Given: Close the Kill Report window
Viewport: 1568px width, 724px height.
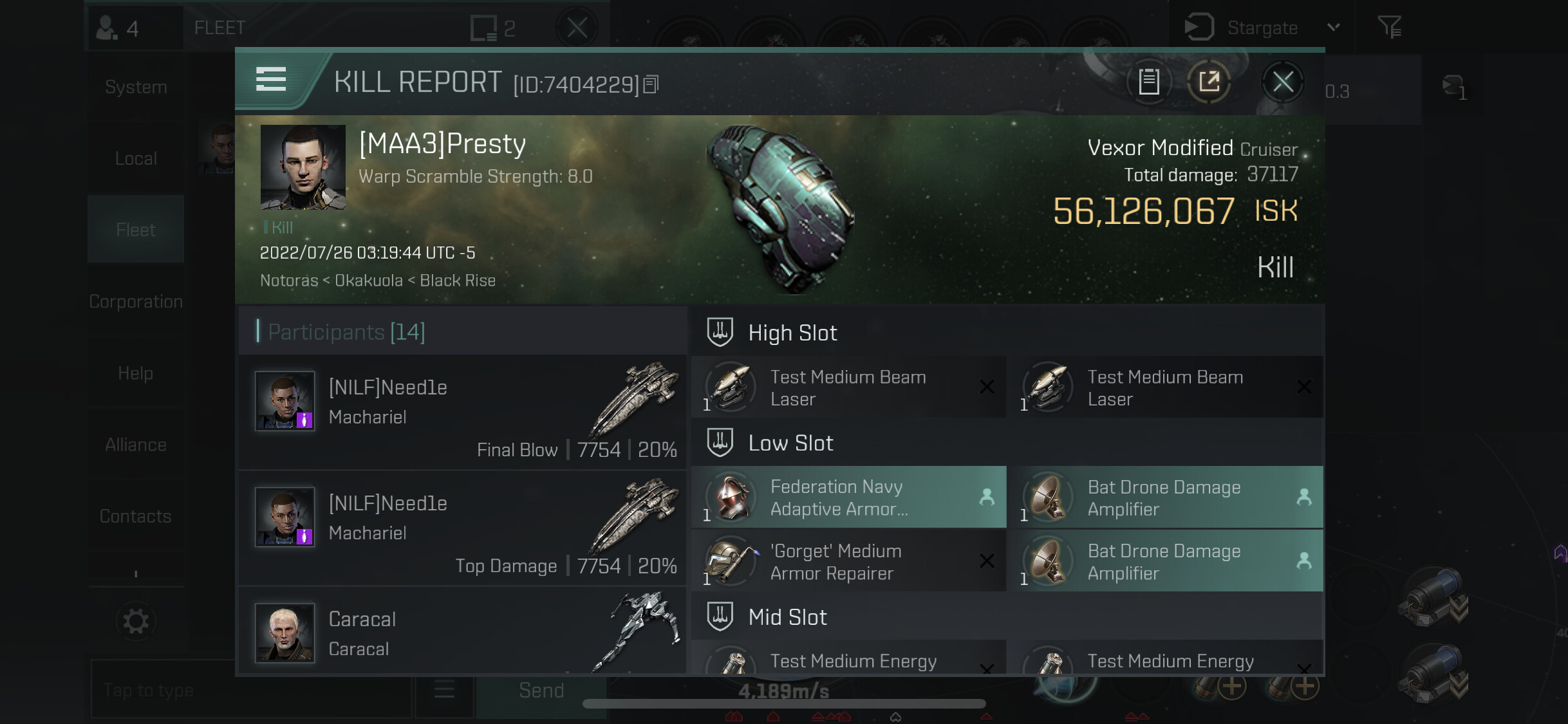Looking at the screenshot, I should (x=1282, y=82).
